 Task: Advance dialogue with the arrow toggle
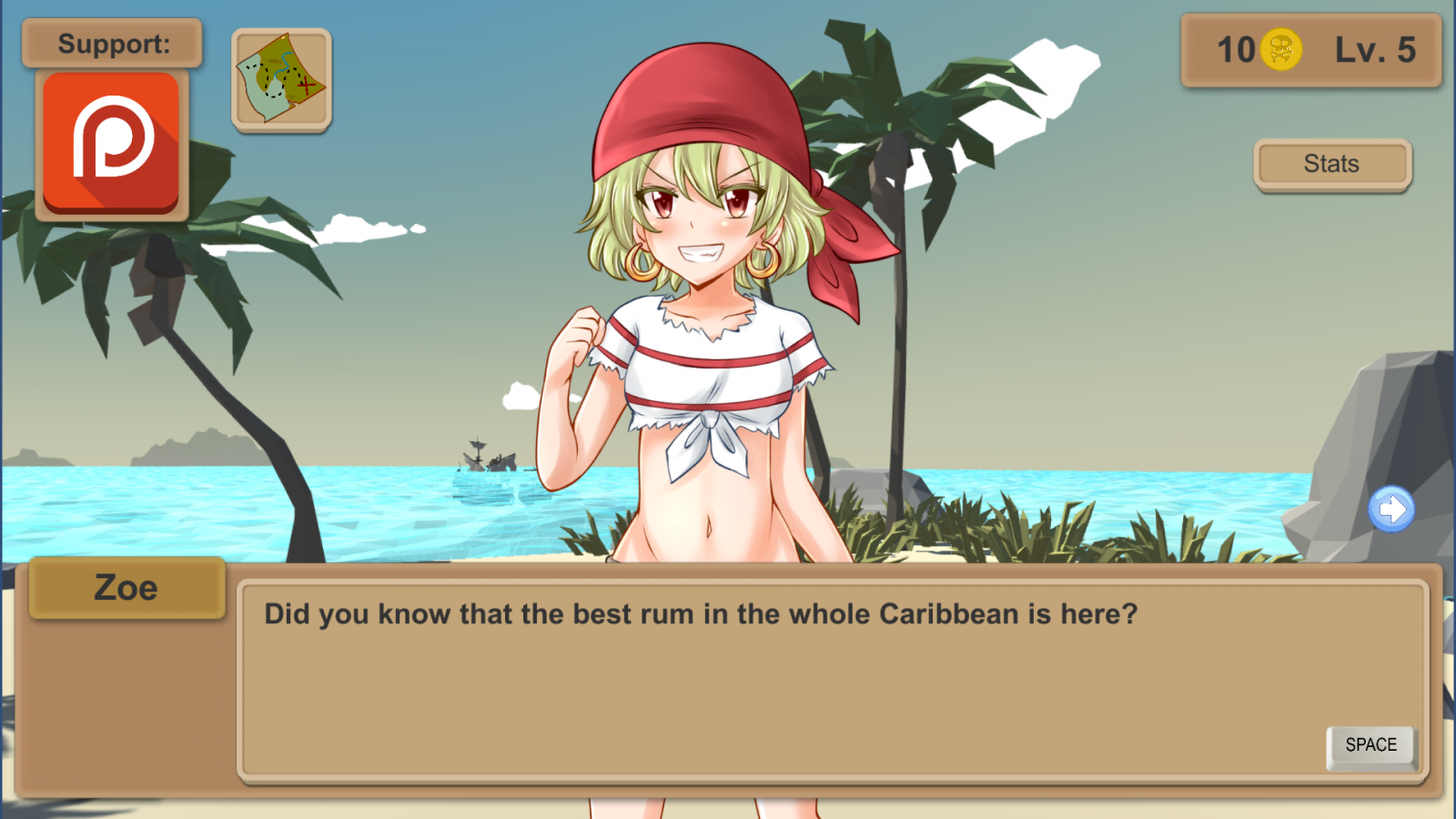[x=1390, y=511]
